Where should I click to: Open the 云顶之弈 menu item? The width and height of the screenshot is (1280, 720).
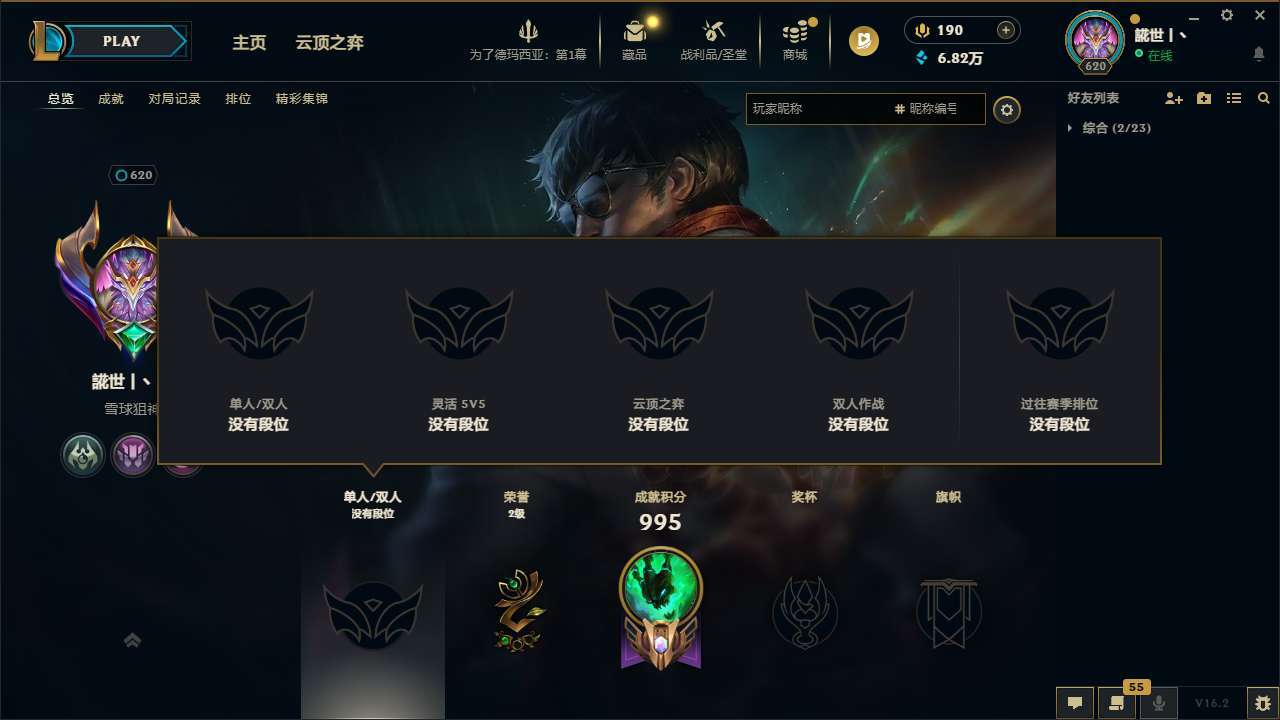329,42
